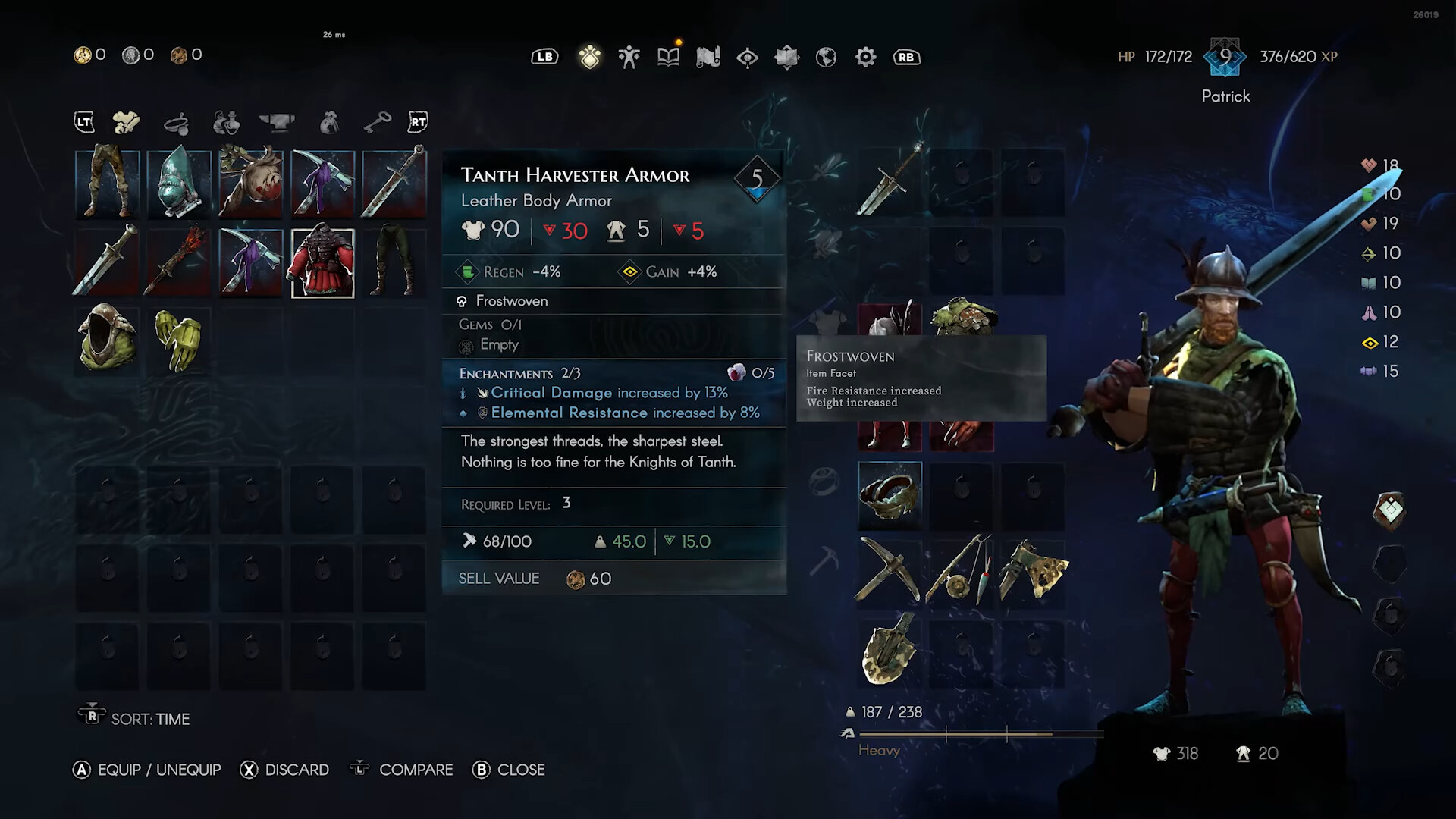Select the red Tanth Harvester Armor slot
1456x819 pixels.
pos(323,263)
